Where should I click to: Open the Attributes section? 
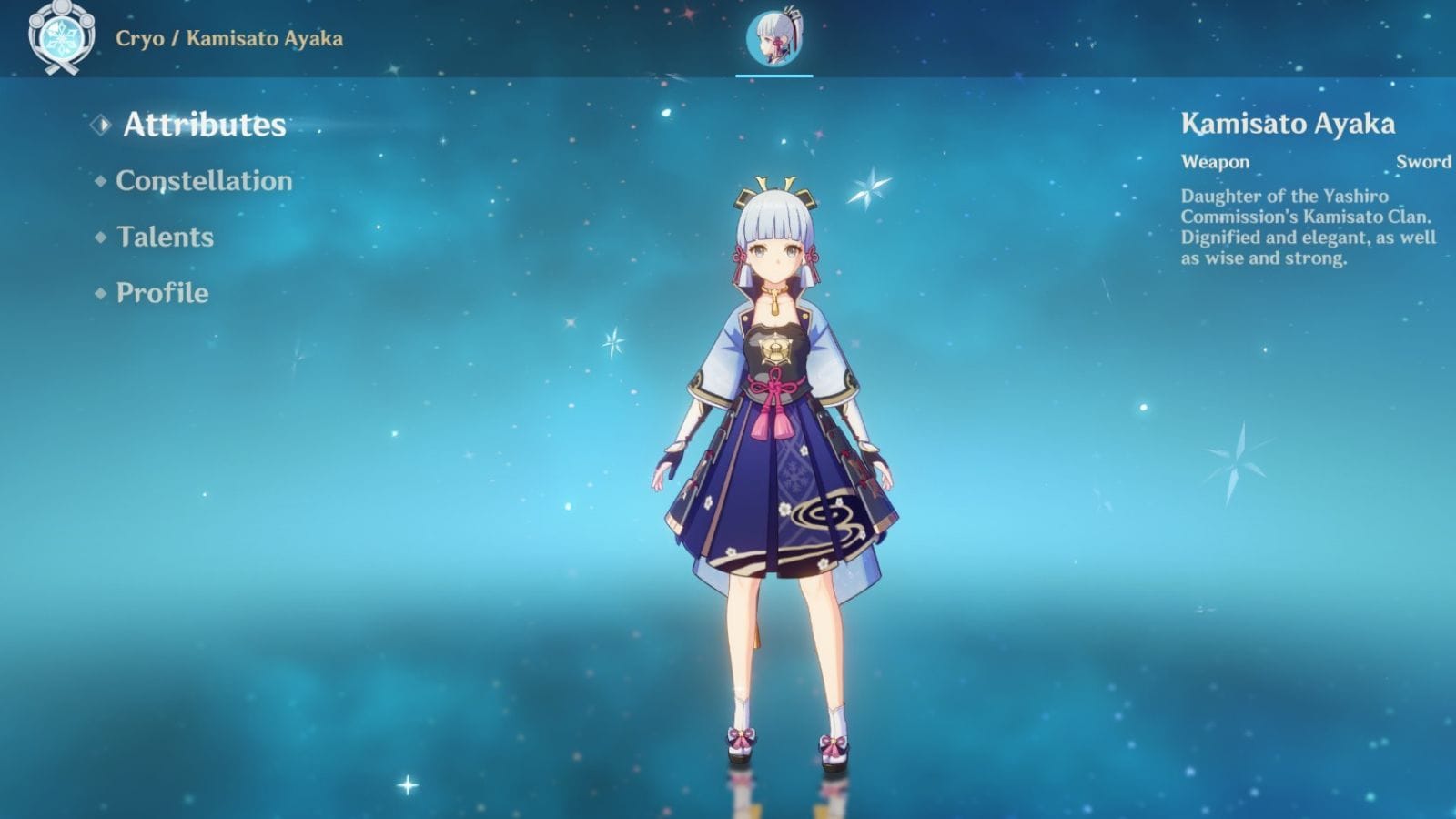pos(207,125)
